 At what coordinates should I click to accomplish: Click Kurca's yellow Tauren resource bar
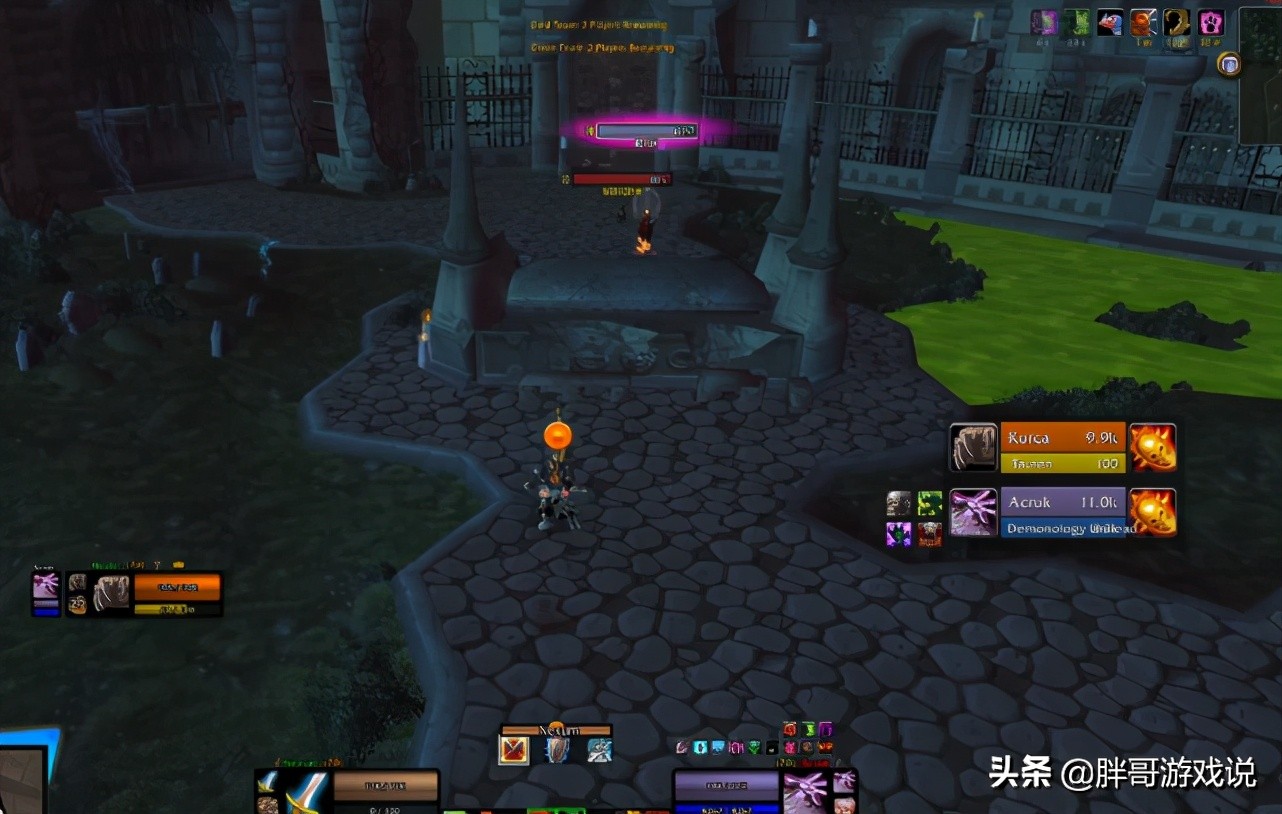click(x=1062, y=463)
